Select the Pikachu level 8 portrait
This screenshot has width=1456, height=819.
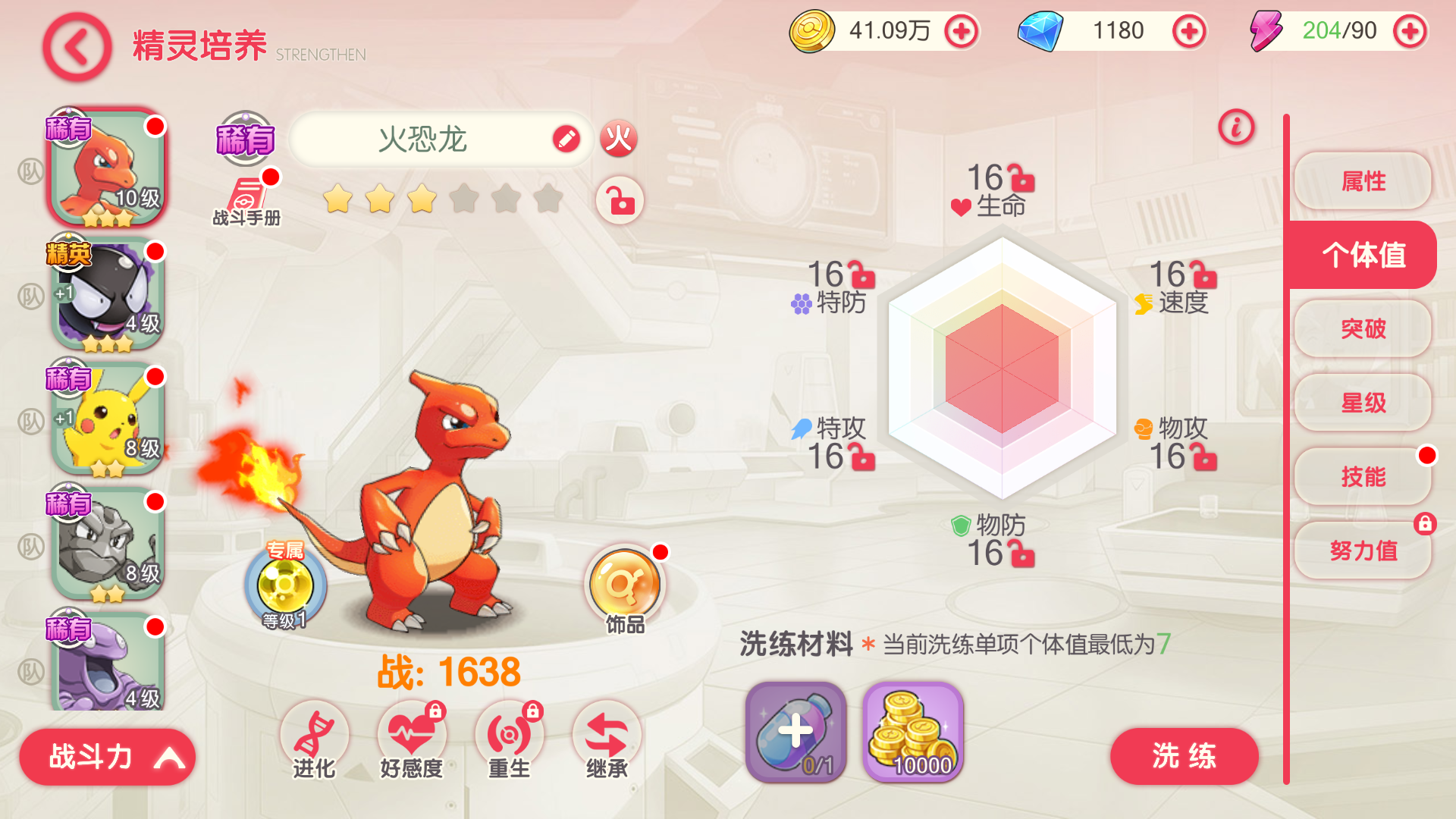coord(107,419)
